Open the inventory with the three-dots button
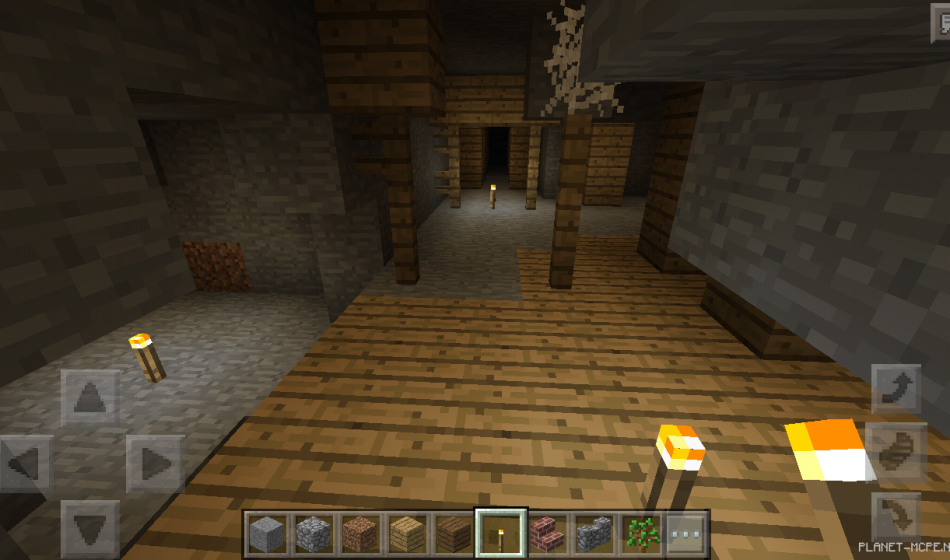Image resolution: width=950 pixels, height=560 pixels. pyautogui.click(x=686, y=534)
